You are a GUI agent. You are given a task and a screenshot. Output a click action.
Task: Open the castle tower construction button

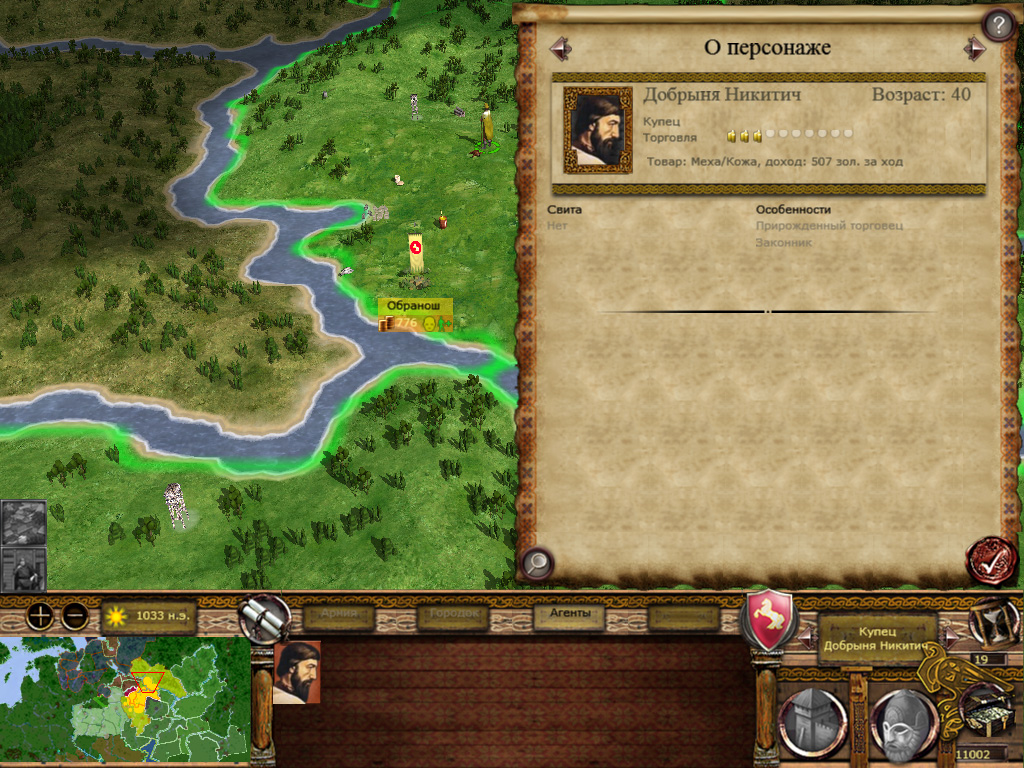click(813, 721)
